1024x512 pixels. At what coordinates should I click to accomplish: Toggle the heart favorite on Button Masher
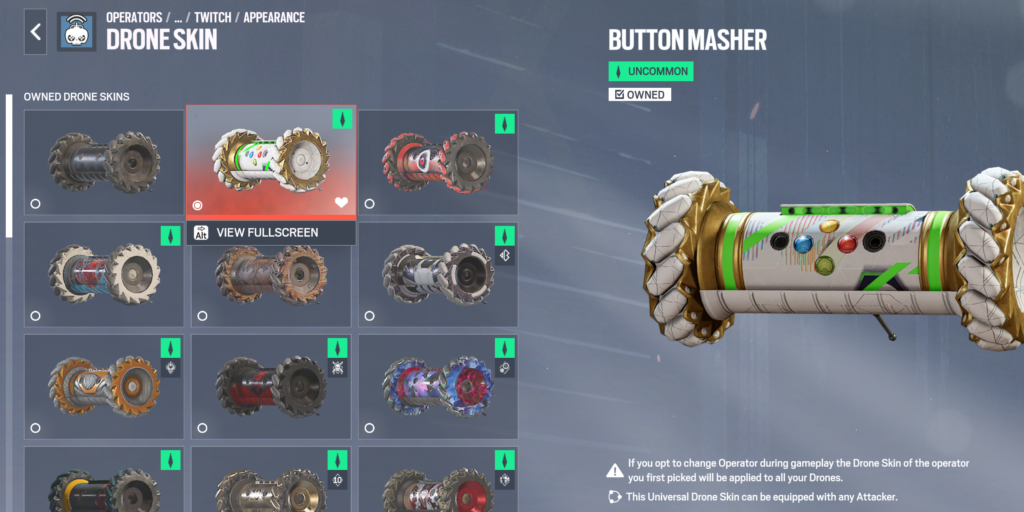[341, 203]
